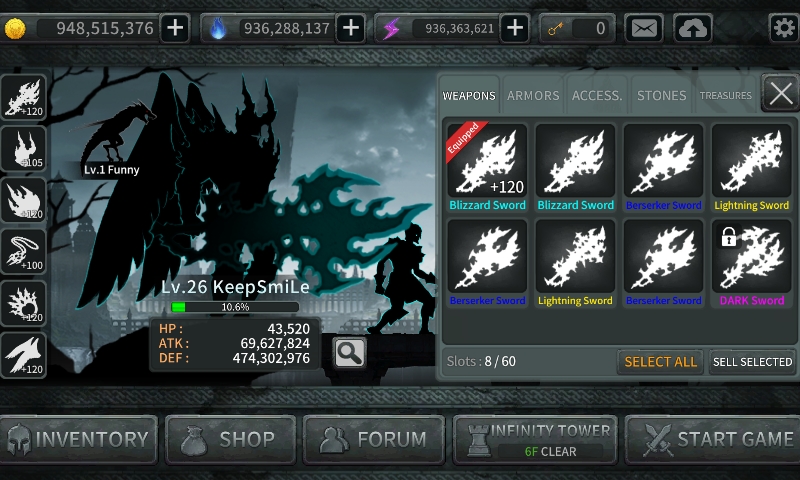Open the Inventory menu

tap(79, 439)
